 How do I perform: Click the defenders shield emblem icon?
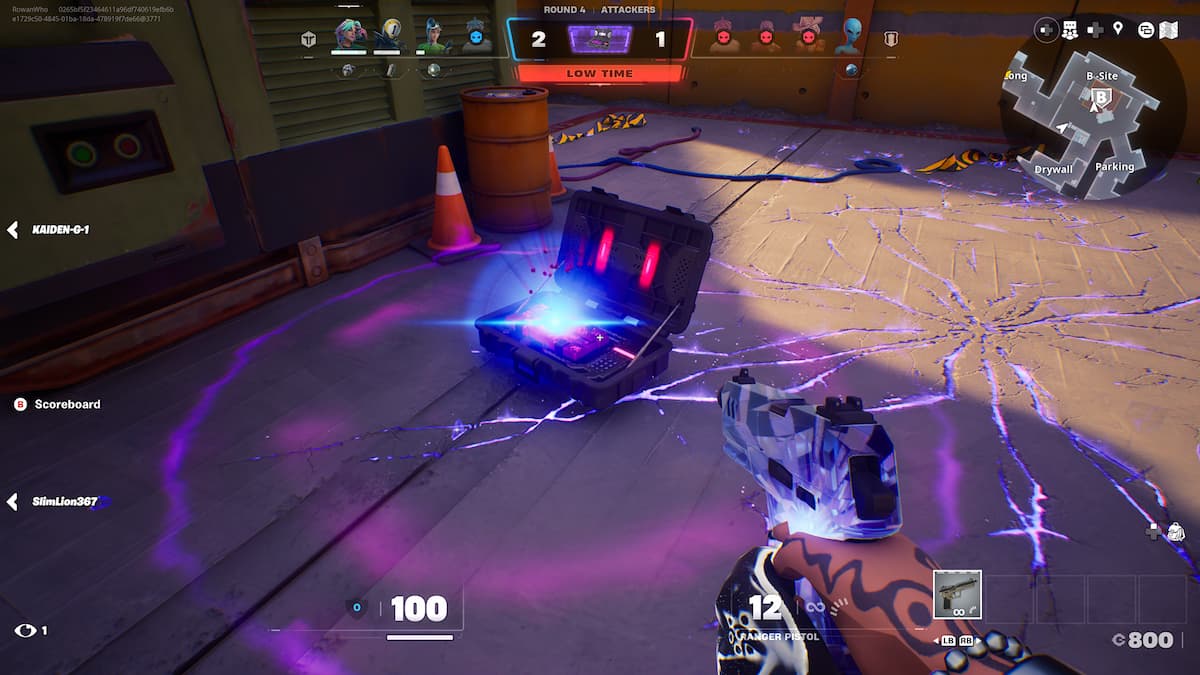point(891,39)
